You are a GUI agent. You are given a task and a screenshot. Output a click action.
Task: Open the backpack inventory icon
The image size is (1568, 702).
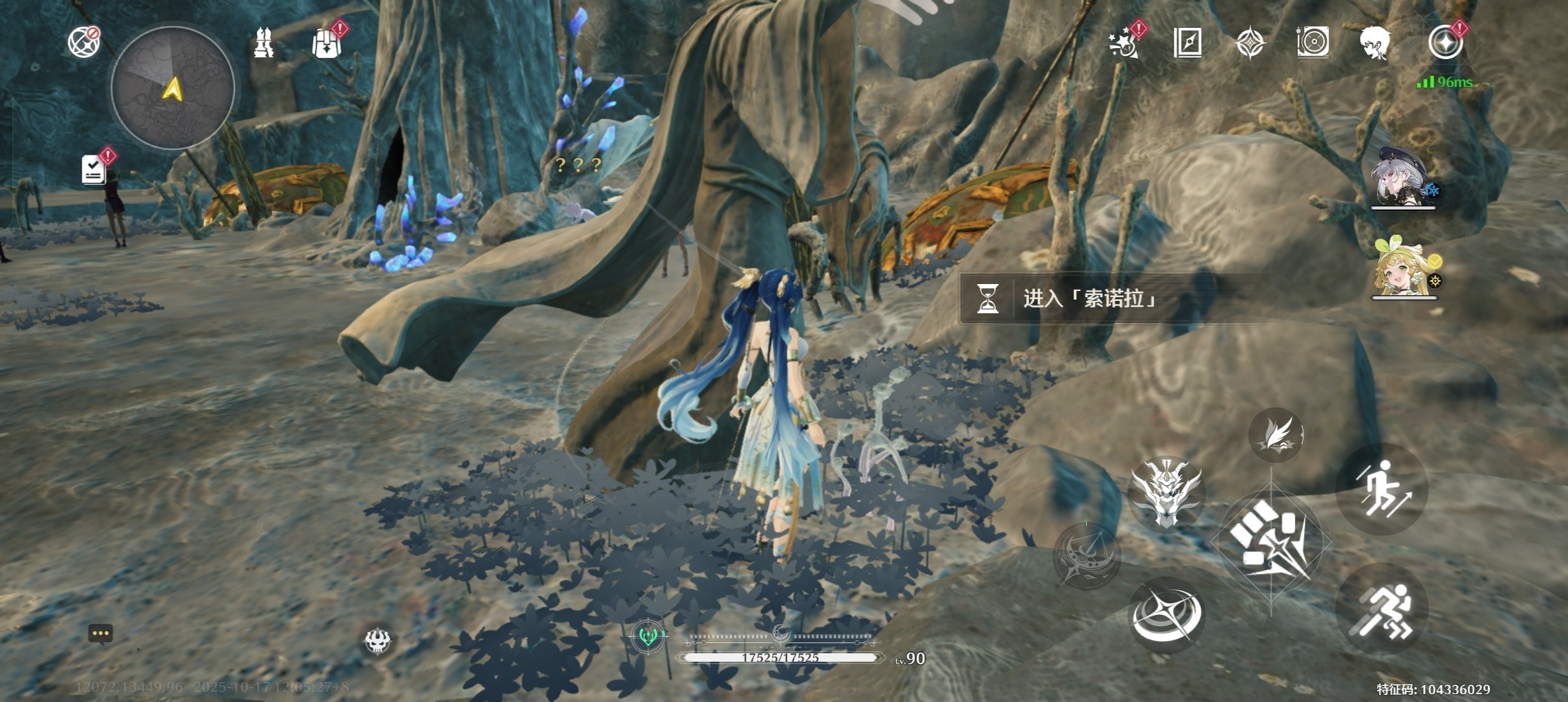(x=326, y=44)
